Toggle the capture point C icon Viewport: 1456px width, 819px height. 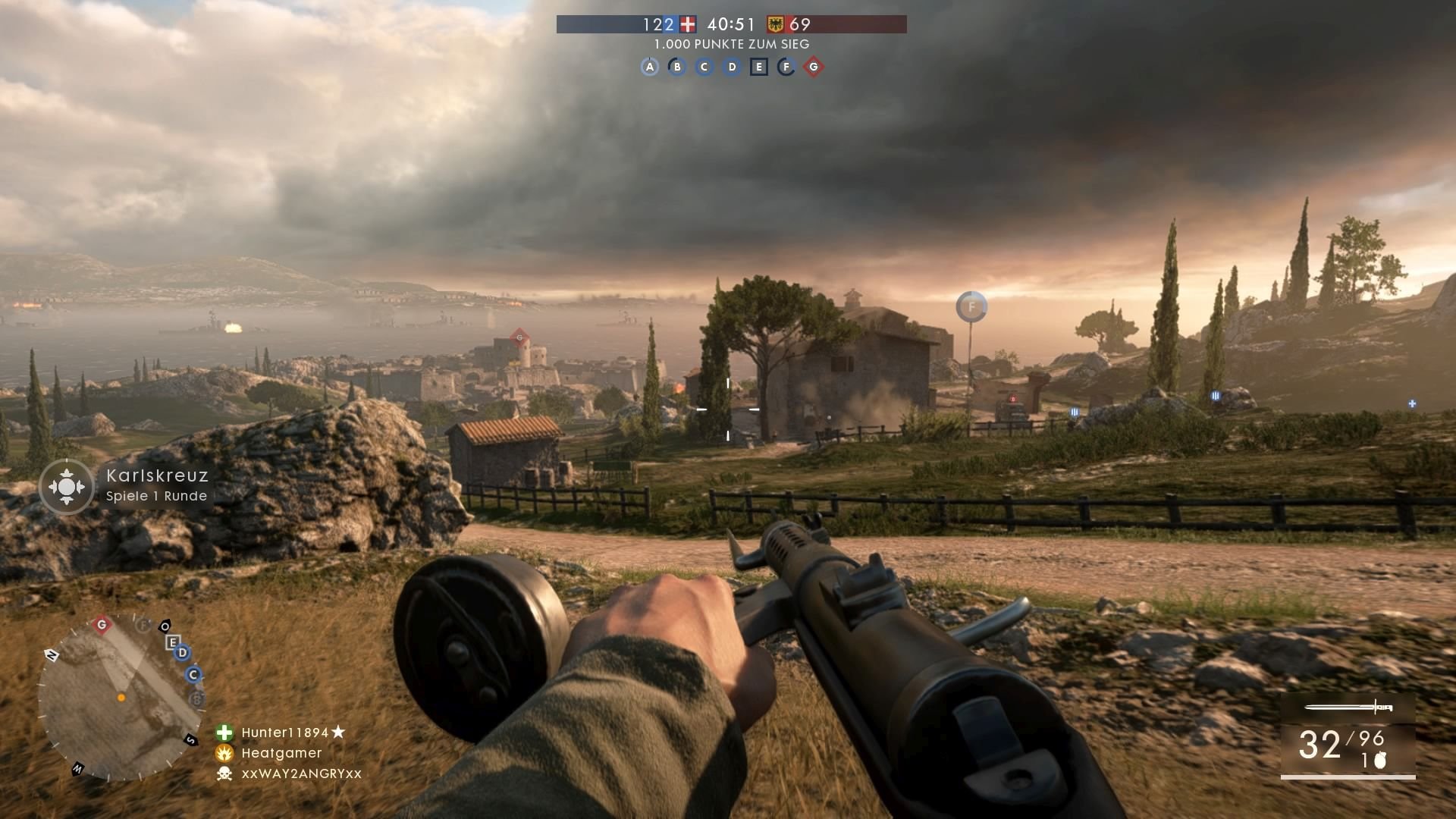(704, 67)
